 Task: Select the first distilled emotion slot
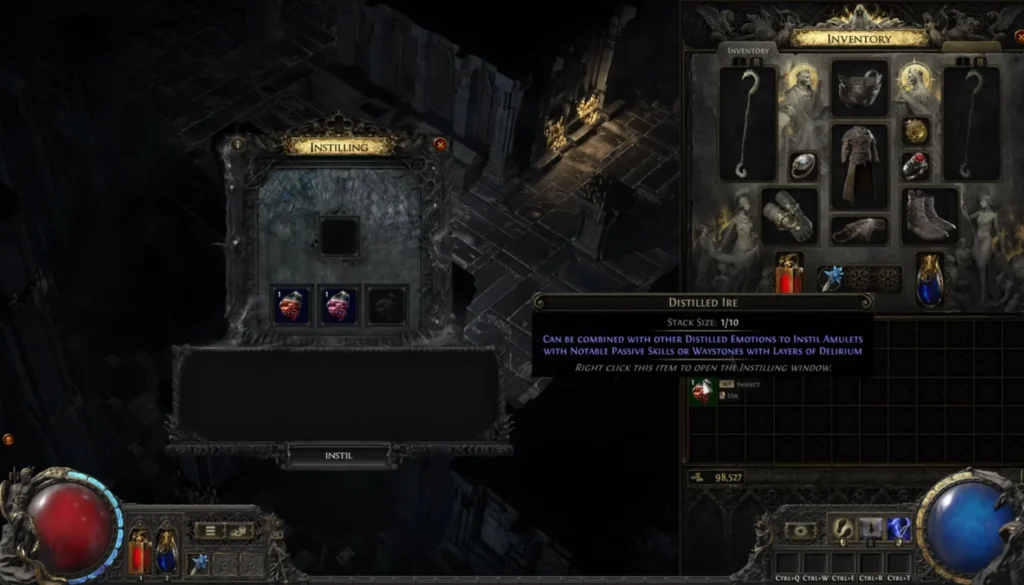point(293,305)
